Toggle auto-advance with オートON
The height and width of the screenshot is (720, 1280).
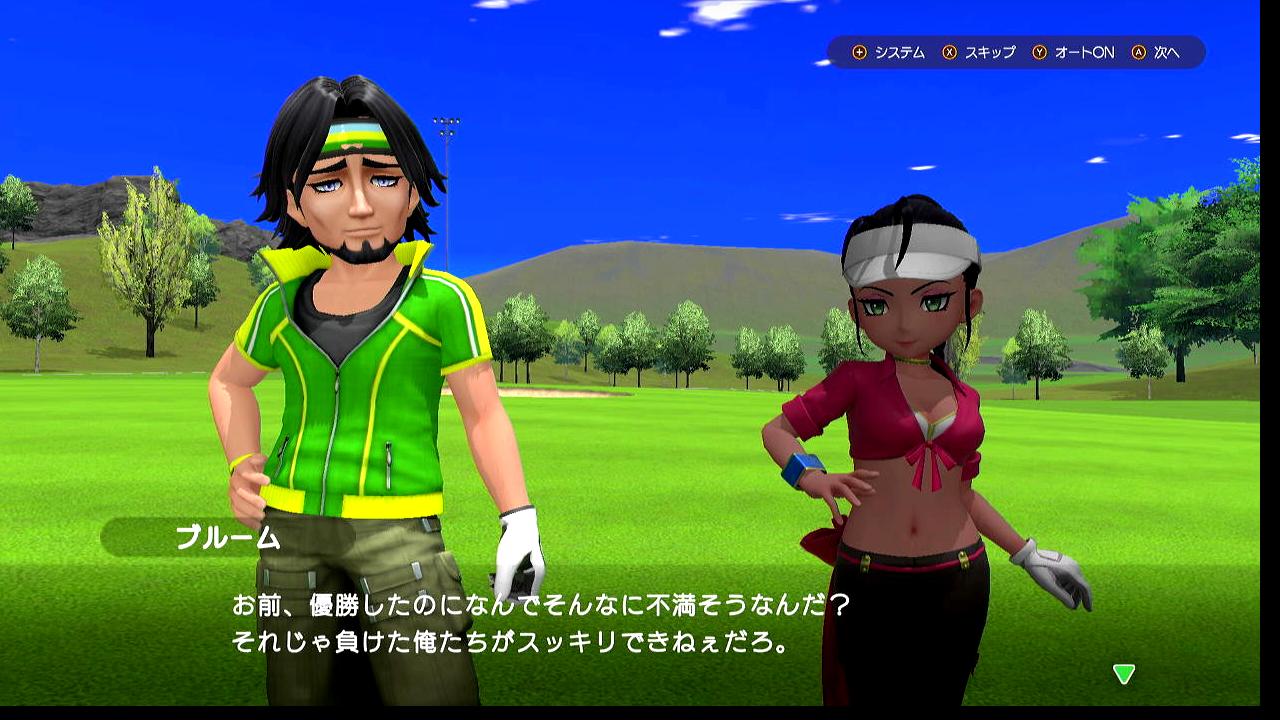click(1084, 52)
